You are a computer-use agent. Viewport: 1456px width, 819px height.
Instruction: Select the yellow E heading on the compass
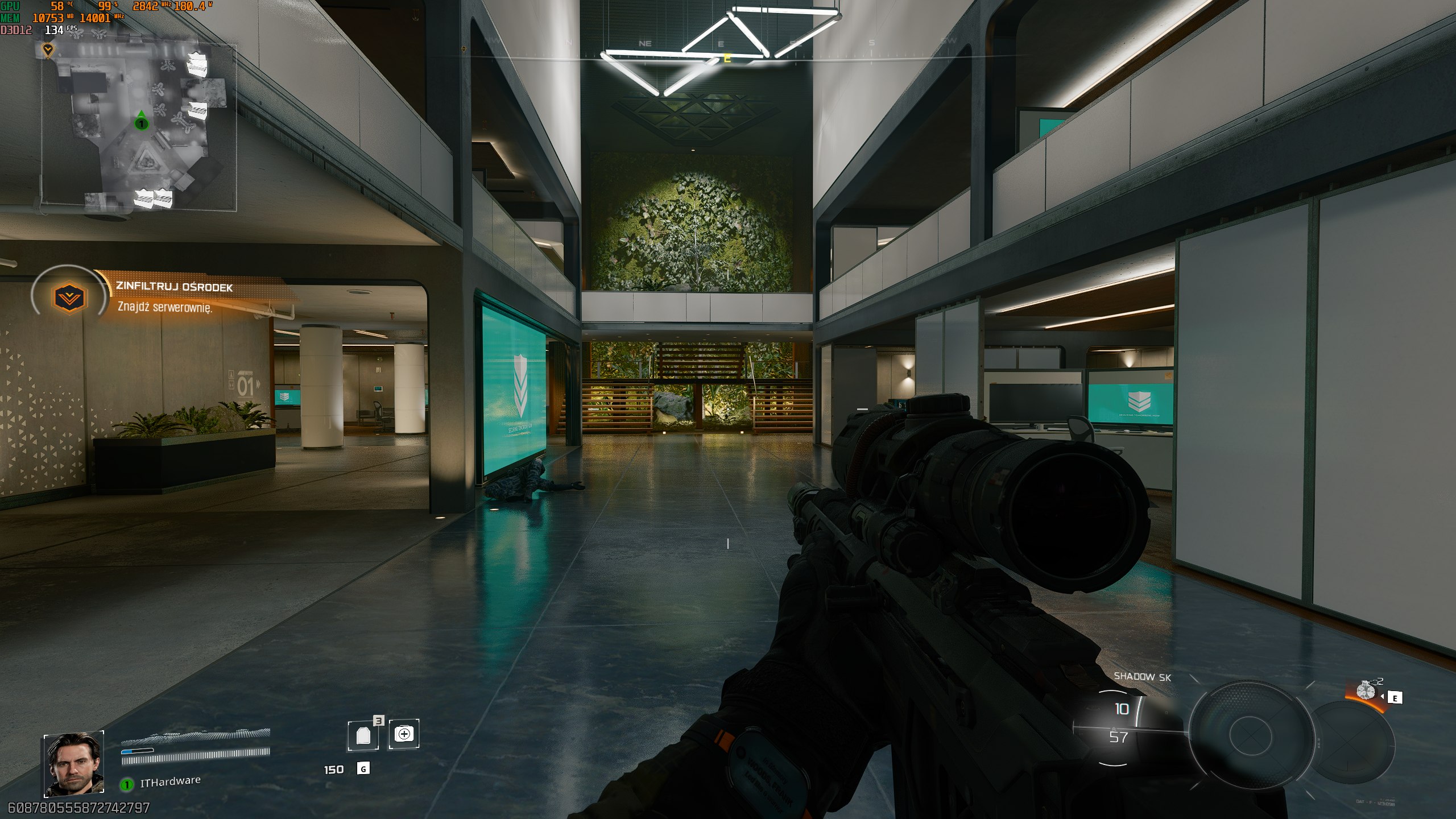[727, 58]
